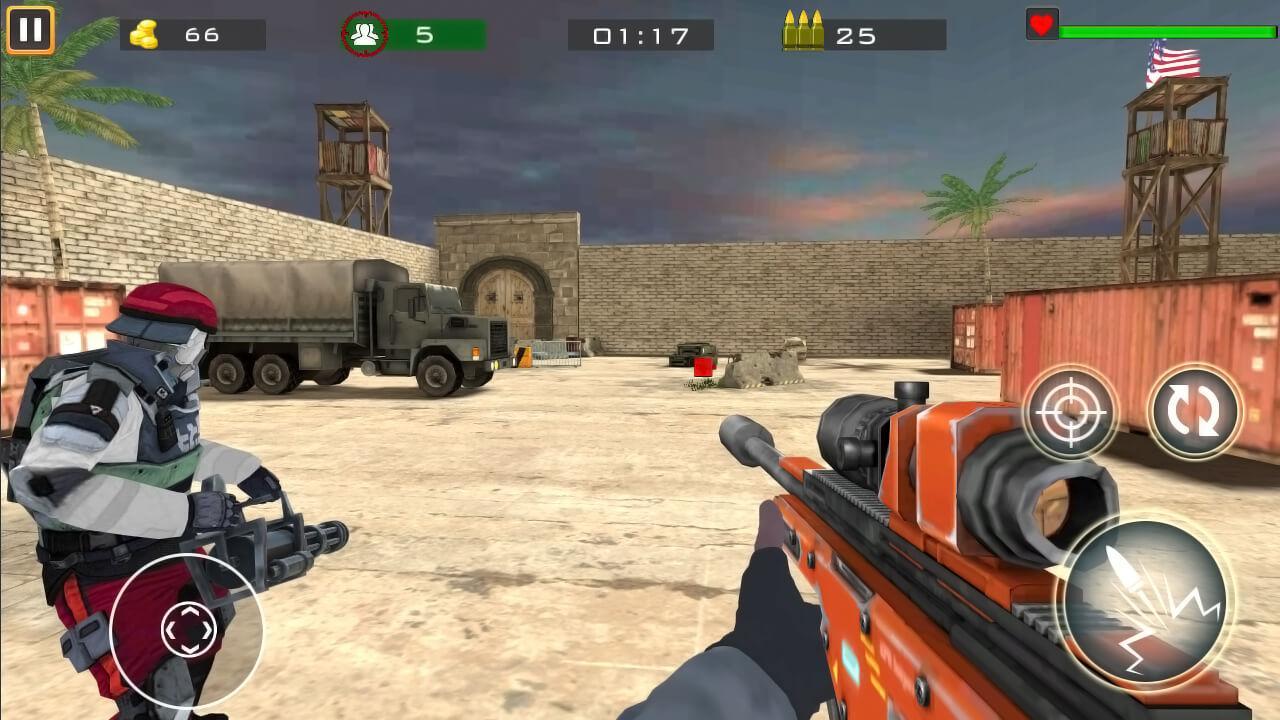Tap the red explosive crate near the wall
Viewport: 1280px width, 720px height.
coord(703,367)
